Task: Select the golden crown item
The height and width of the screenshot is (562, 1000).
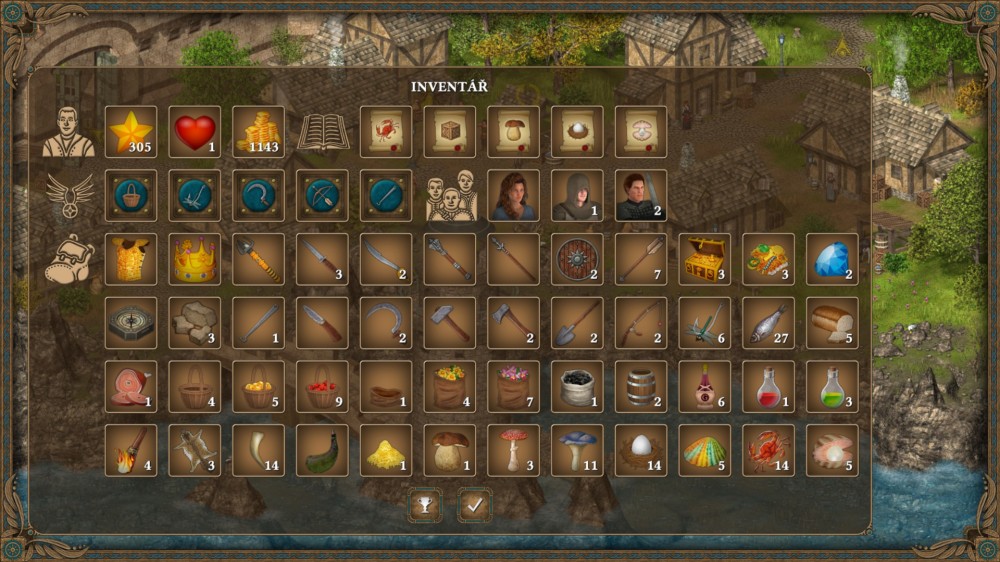Action: pos(195,259)
